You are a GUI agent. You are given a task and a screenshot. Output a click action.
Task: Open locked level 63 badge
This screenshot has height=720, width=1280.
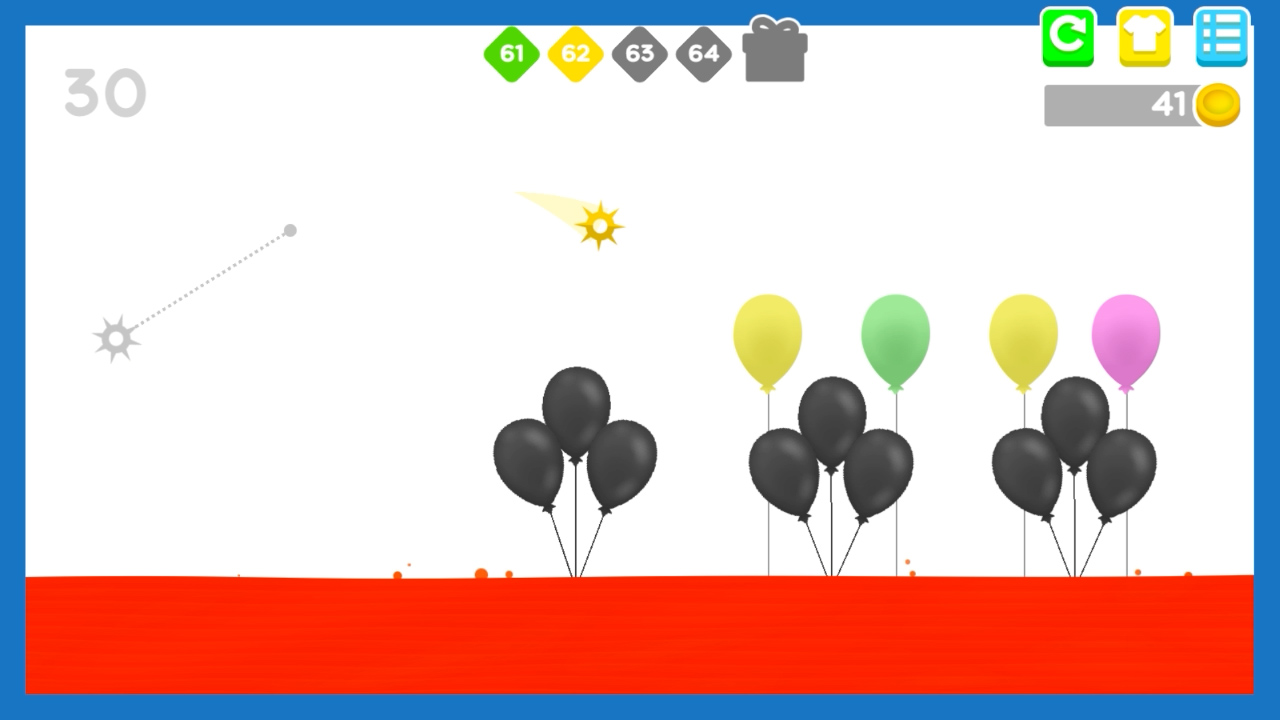click(x=638, y=54)
